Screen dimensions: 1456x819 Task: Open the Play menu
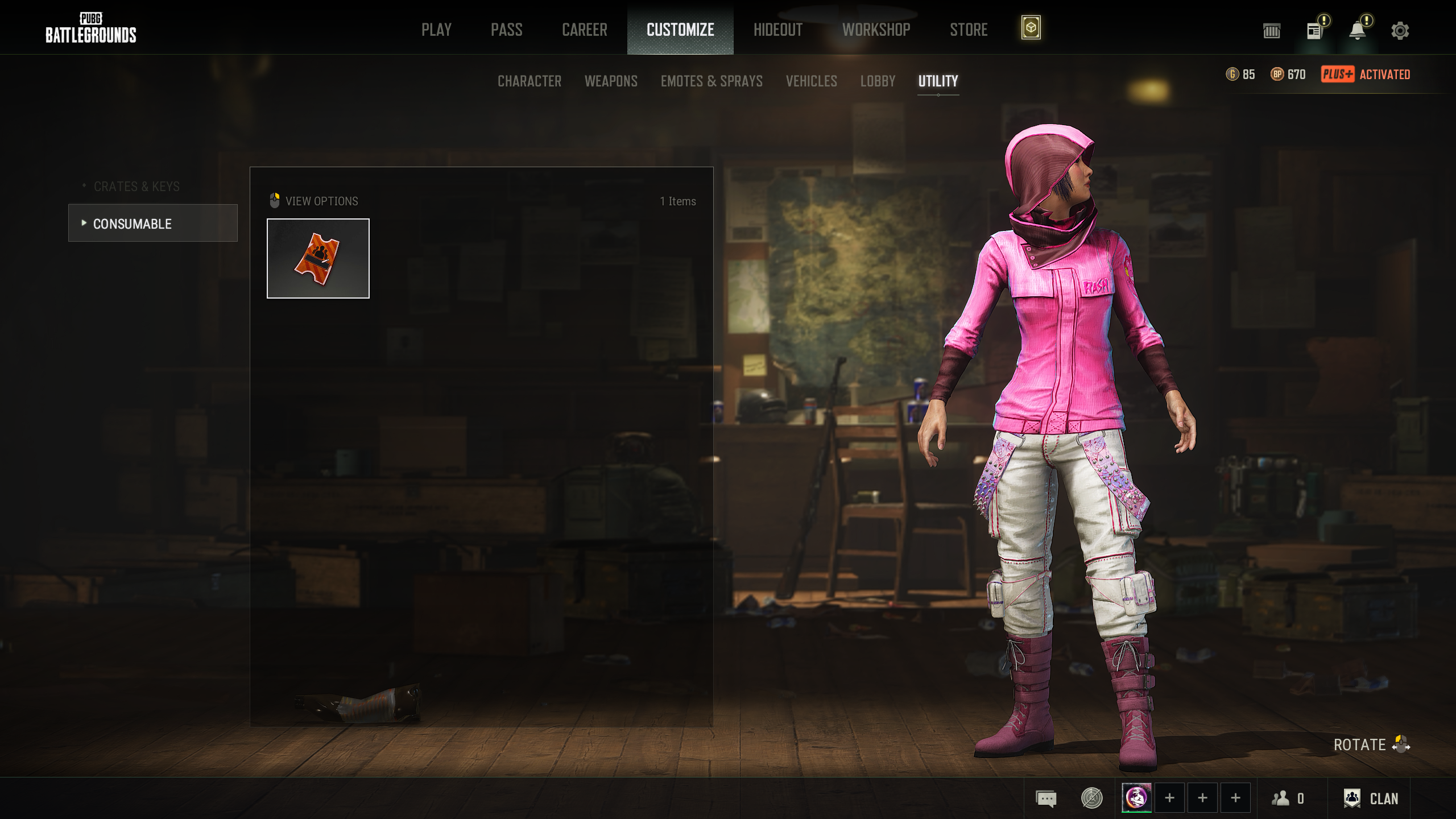436,30
